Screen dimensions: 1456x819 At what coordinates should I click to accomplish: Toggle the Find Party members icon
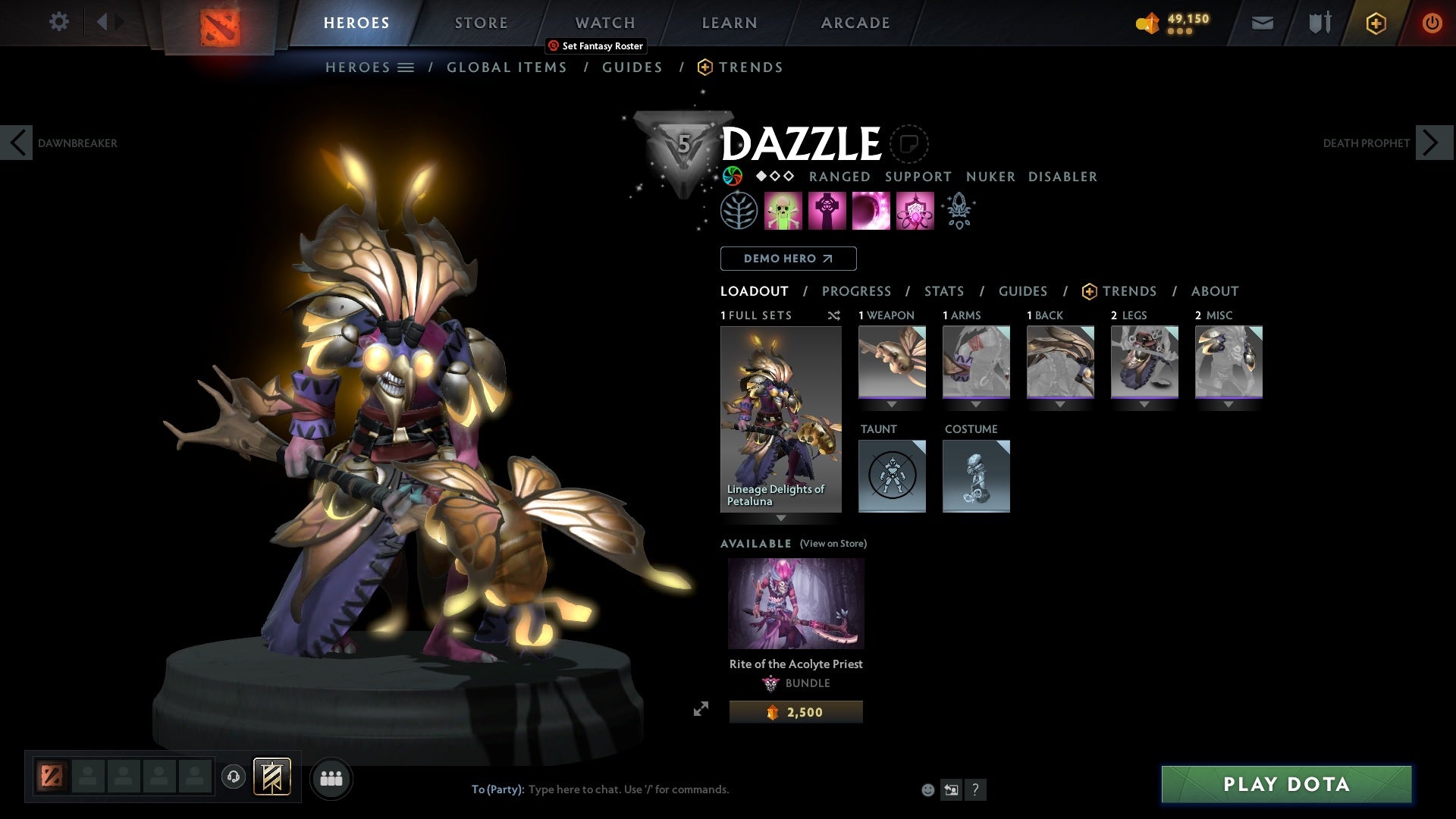click(x=331, y=778)
